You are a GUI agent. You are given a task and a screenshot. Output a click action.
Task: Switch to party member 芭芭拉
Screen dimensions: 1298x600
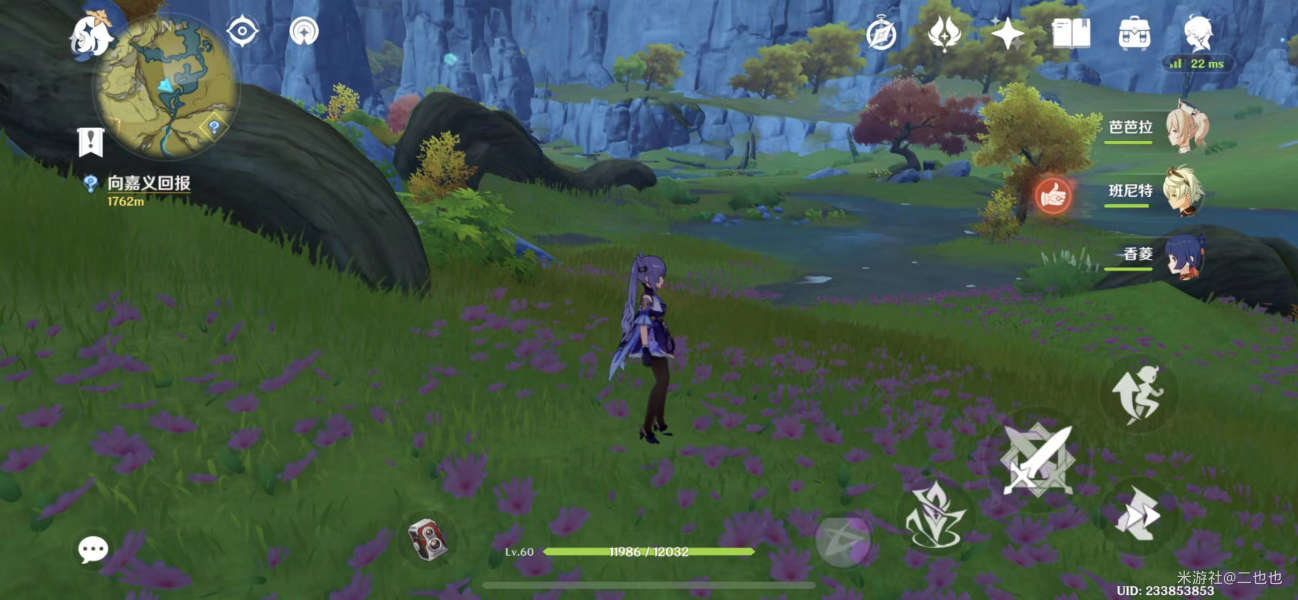tap(1186, 129)
